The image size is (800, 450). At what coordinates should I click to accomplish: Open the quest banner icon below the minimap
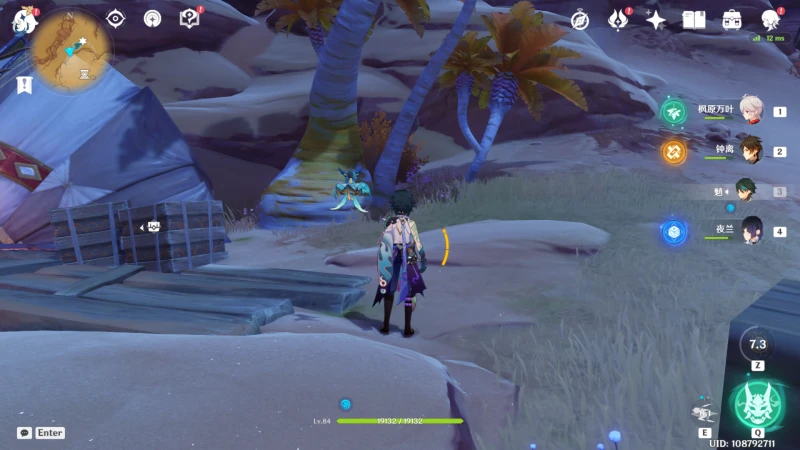(22, 85)
